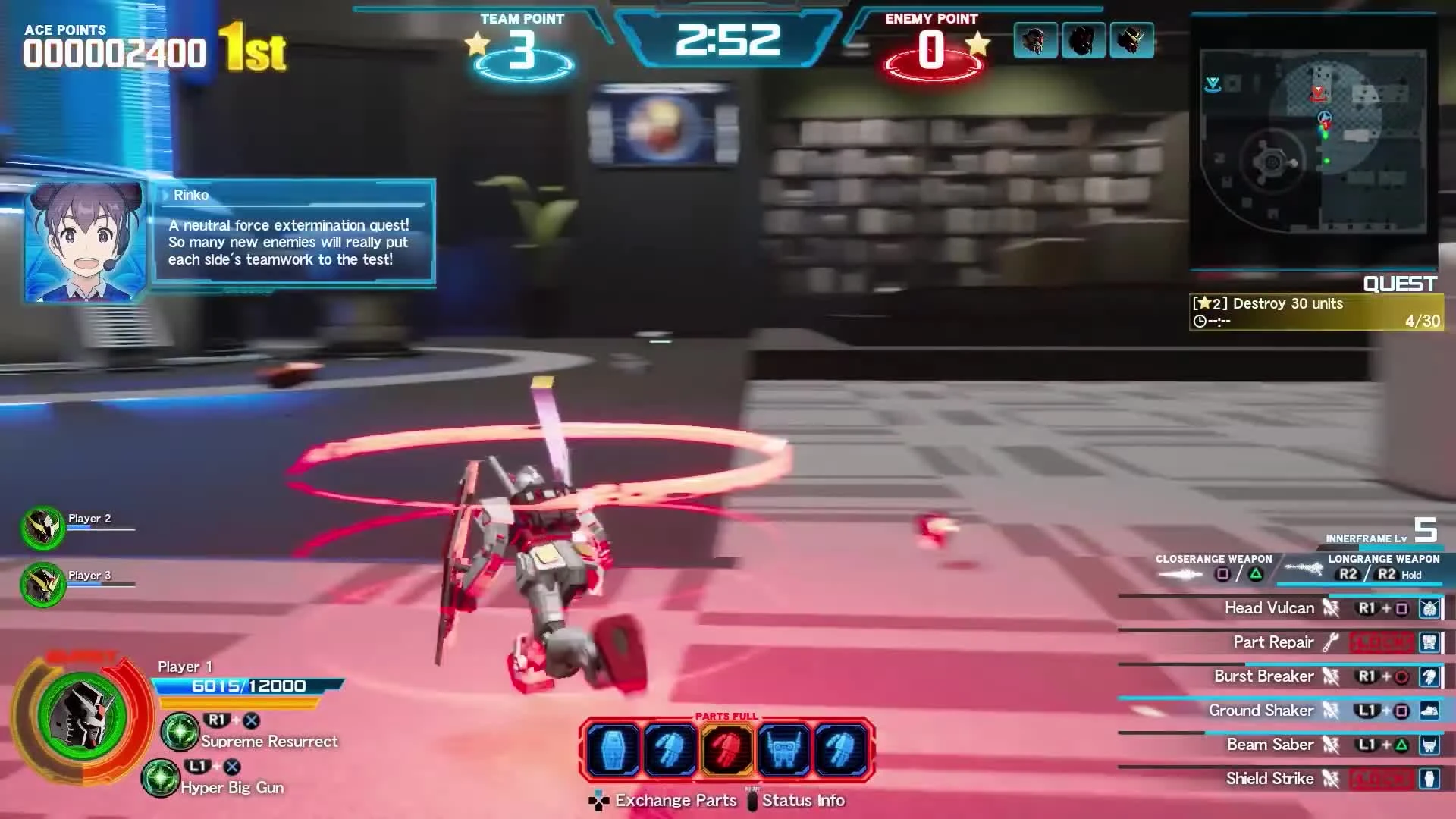Click the Part Repair wrench icon
The height and width of the screenshot is (819, 1456).
1332,642
